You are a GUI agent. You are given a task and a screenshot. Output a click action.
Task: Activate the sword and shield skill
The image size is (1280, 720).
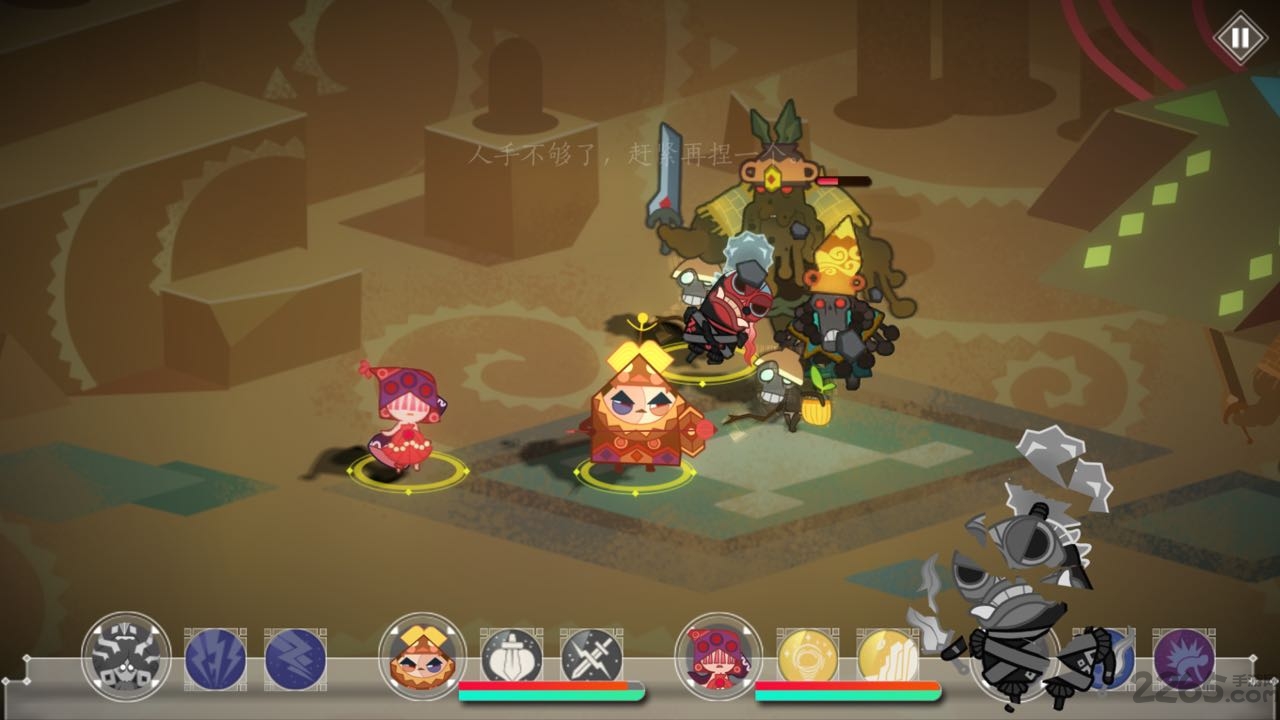511,658
